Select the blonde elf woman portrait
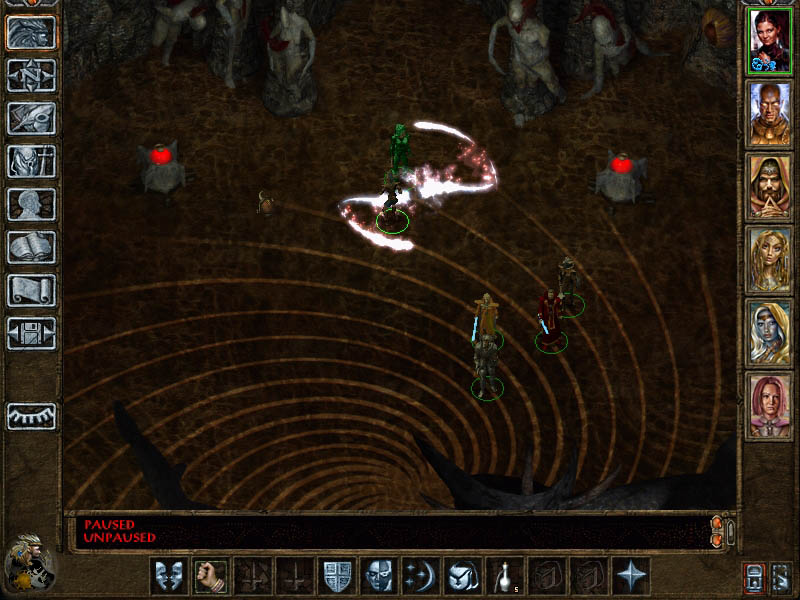The height and width of the screenshot is (600, 800). (769, 260)
